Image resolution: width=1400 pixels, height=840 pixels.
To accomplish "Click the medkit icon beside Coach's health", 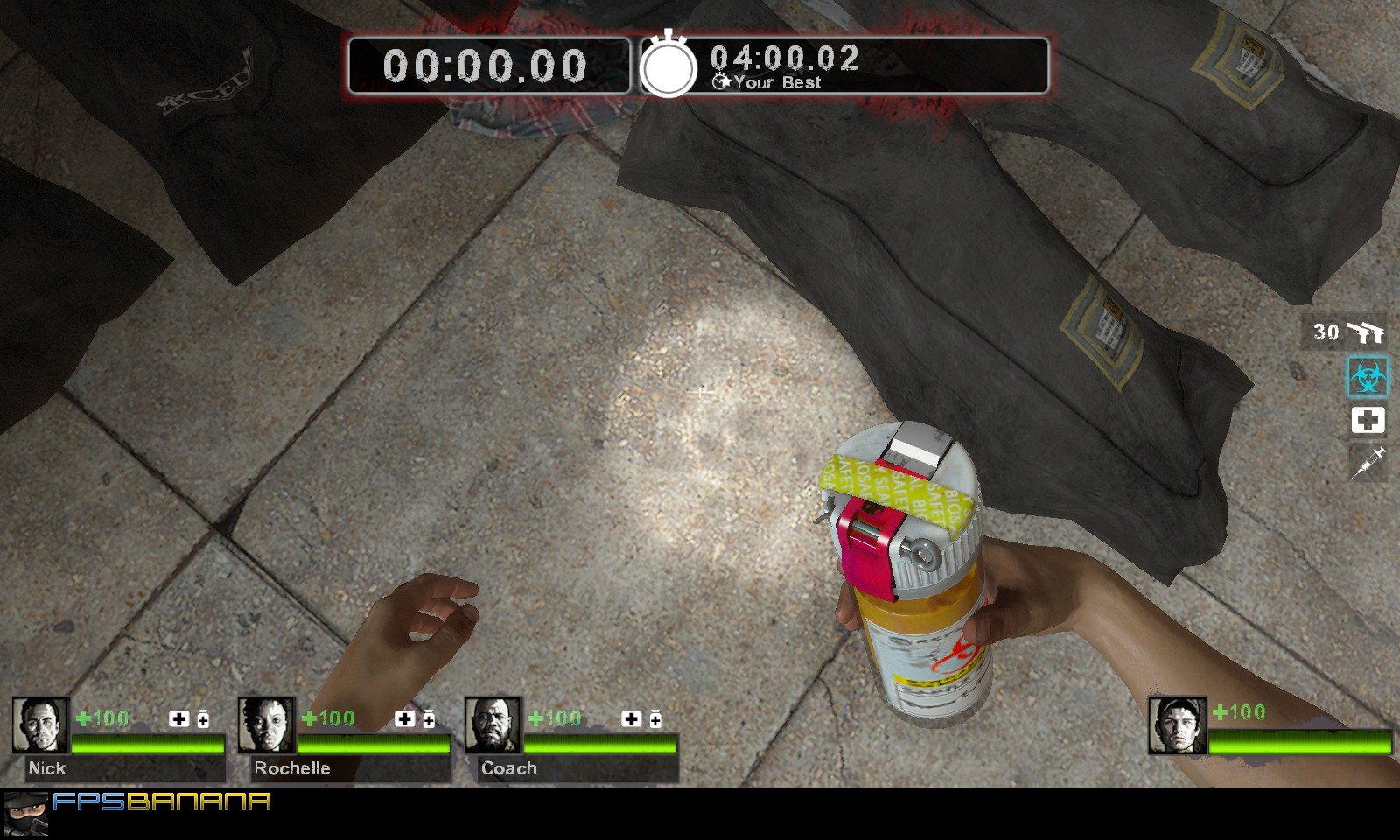I will pyautogui.click(x=632, y=719).
